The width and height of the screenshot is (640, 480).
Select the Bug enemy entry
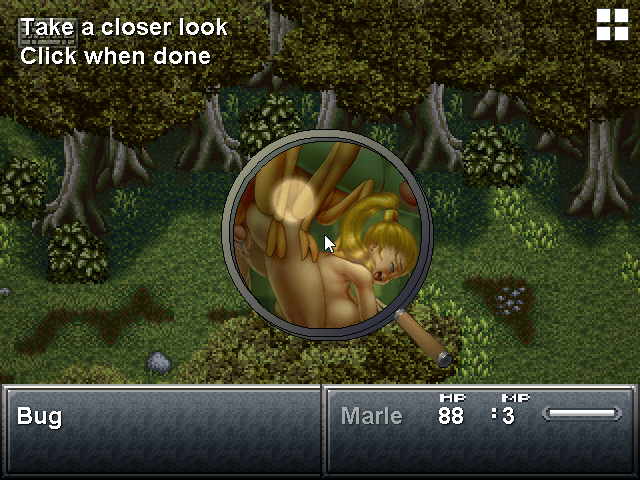click(40, 416)
